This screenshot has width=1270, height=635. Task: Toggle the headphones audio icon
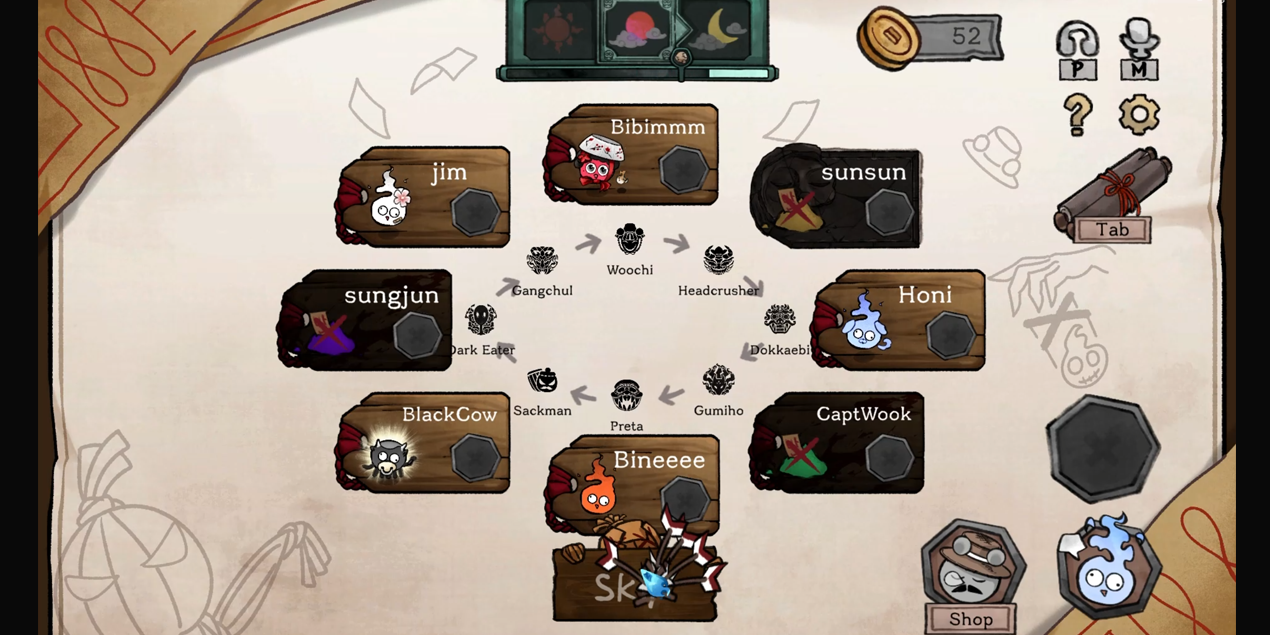tap(1077, 50)
